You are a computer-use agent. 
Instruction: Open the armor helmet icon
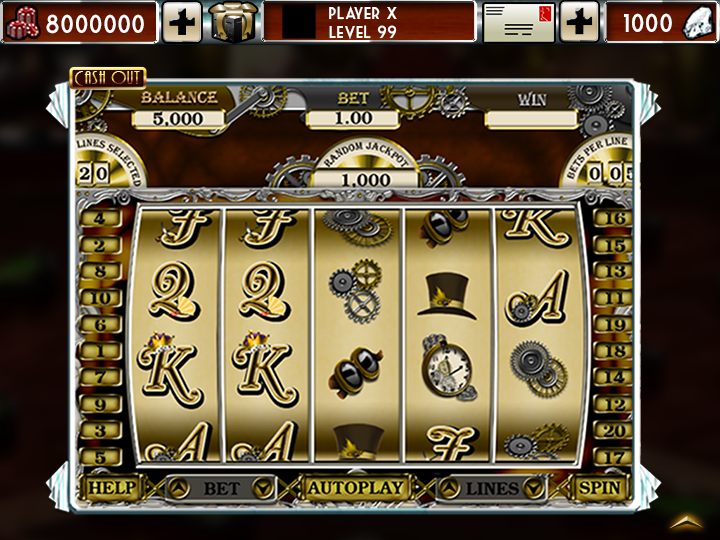[x=234, y=22]
